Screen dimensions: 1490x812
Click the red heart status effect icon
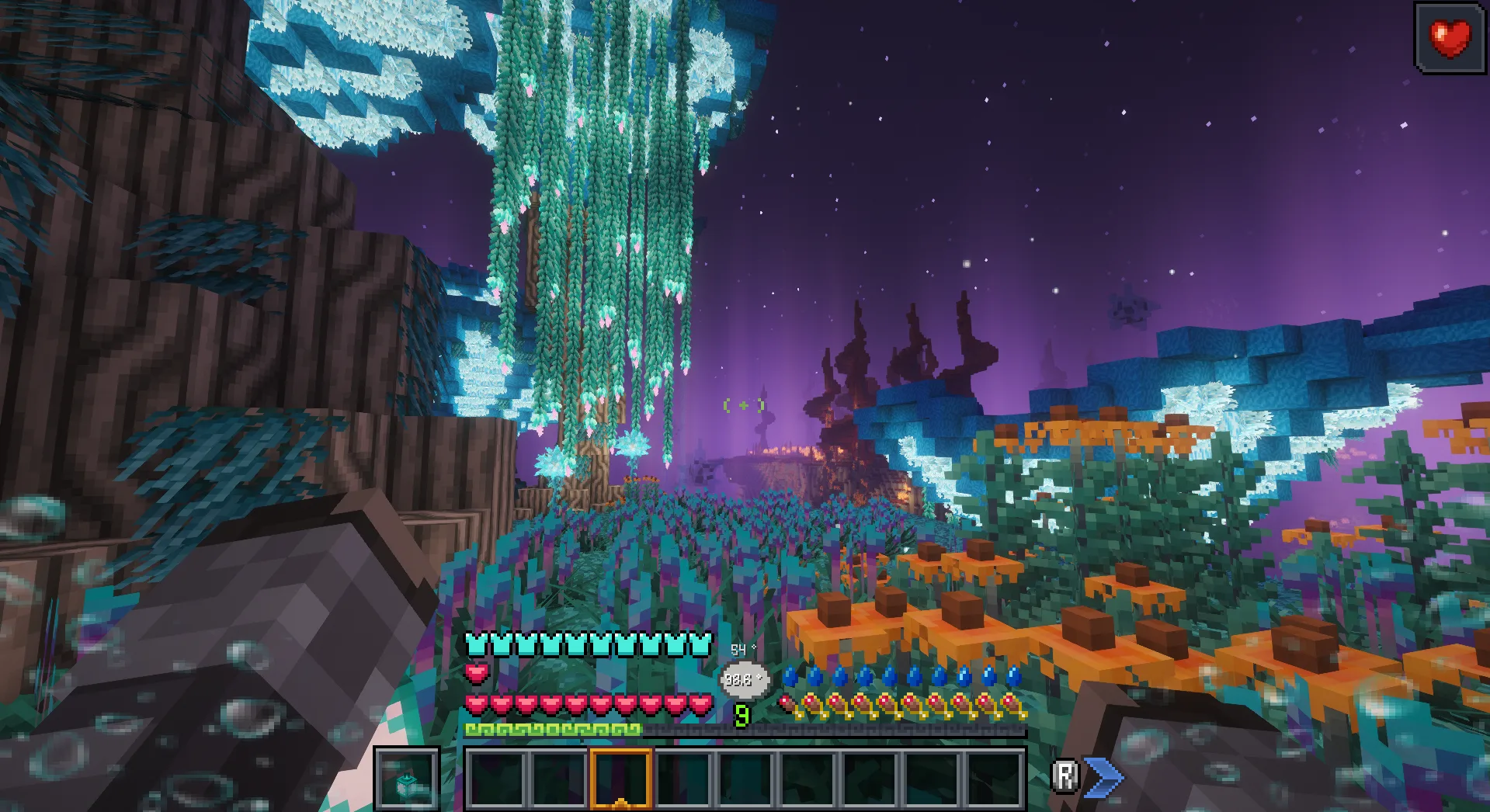tap(1450, 38)
